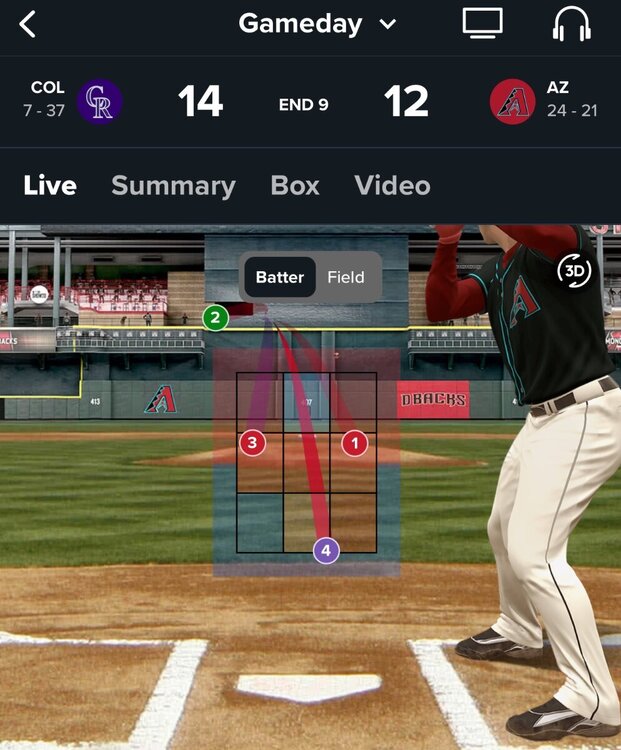621x750 pixels.
Task: Switch to the Box tab
Action: pyautogui.click(x=295, y=185)
